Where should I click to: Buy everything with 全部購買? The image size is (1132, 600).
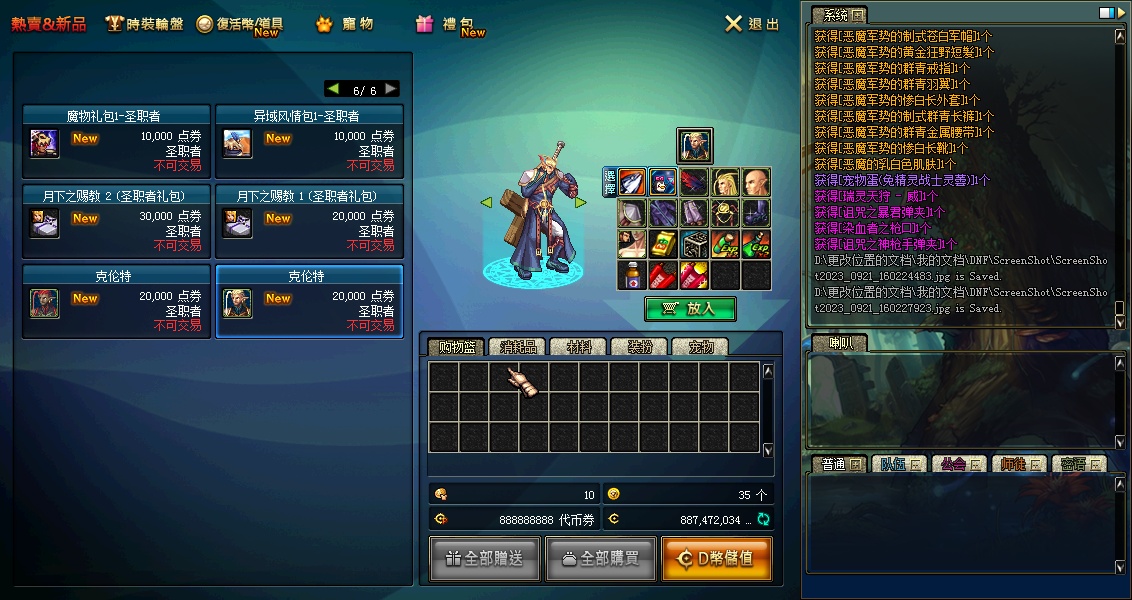(x=600, y=559)
